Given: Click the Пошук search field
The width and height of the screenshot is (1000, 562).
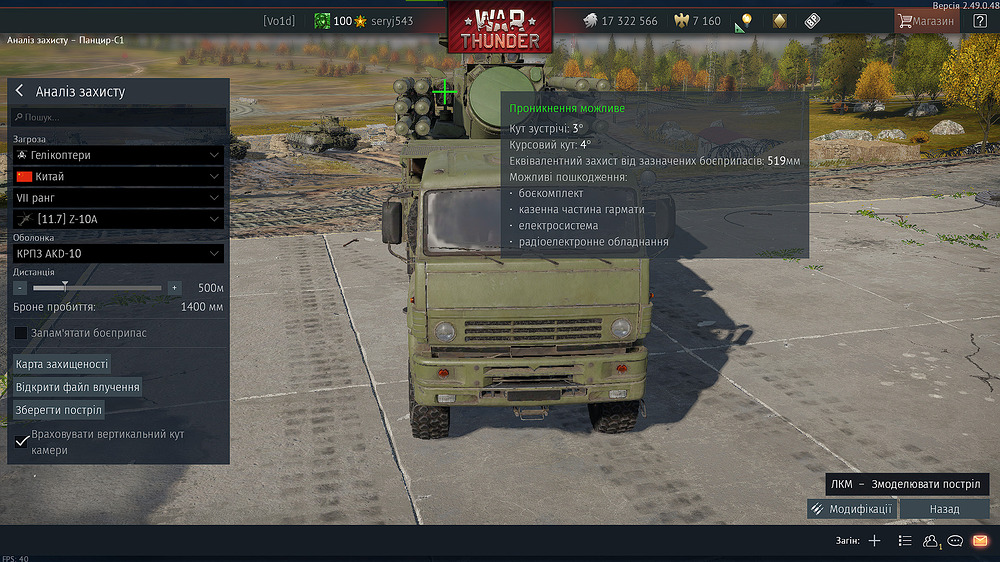Looking at the screenshot, I should [118, 117].
